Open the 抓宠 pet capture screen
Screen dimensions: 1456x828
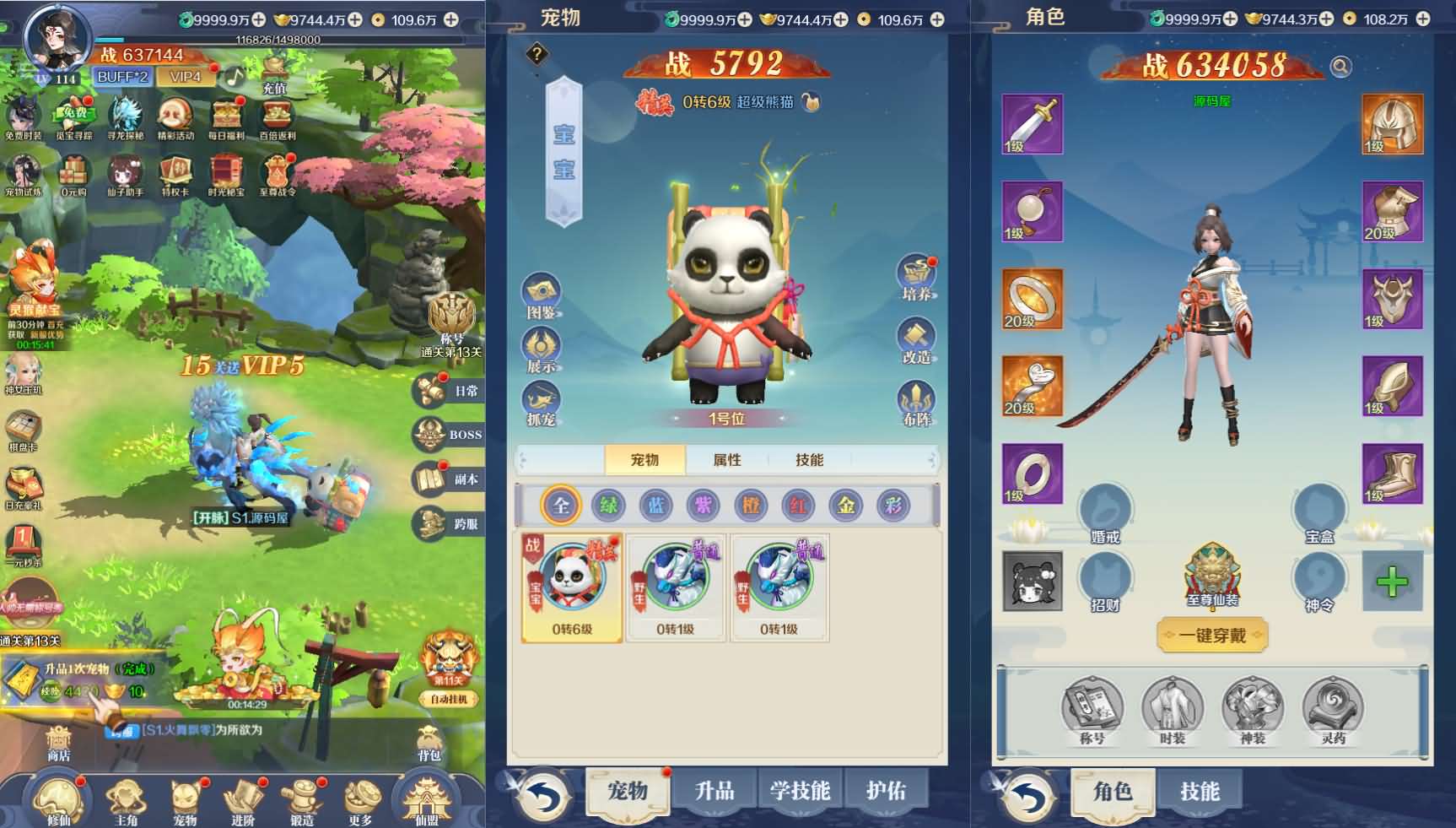coord(542,403)
